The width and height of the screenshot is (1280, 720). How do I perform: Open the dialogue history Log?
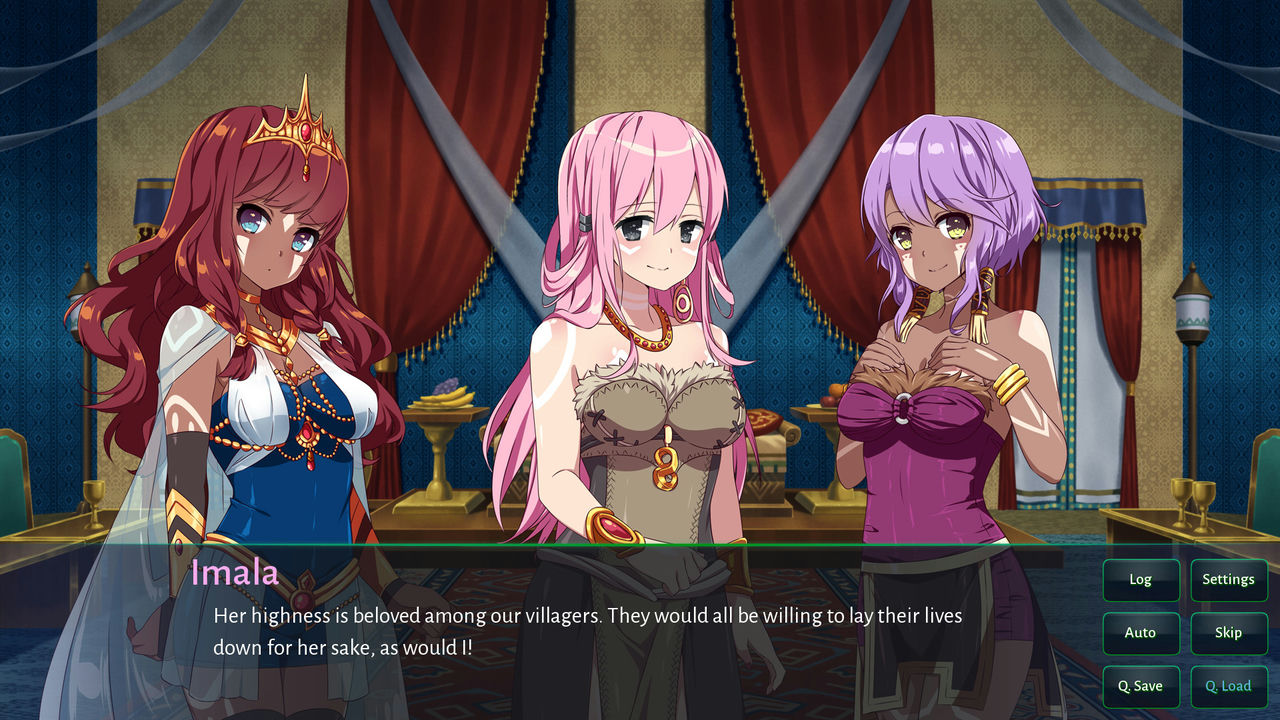[1141, 579]
